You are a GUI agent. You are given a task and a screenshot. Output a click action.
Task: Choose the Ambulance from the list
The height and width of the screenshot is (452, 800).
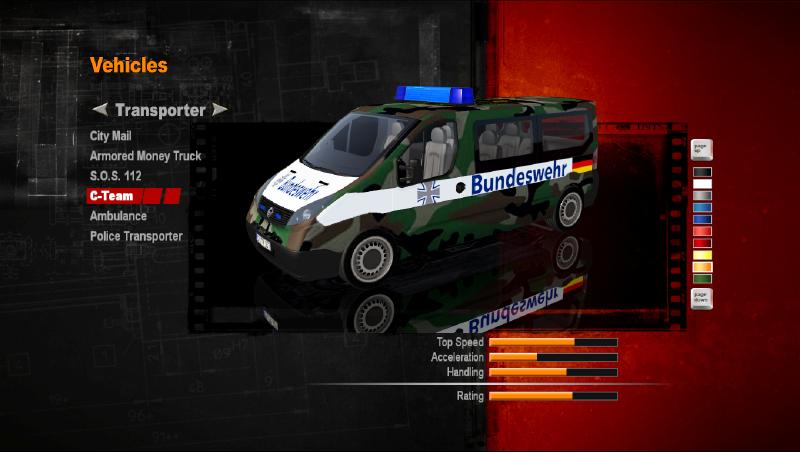[x=118, y=216]
